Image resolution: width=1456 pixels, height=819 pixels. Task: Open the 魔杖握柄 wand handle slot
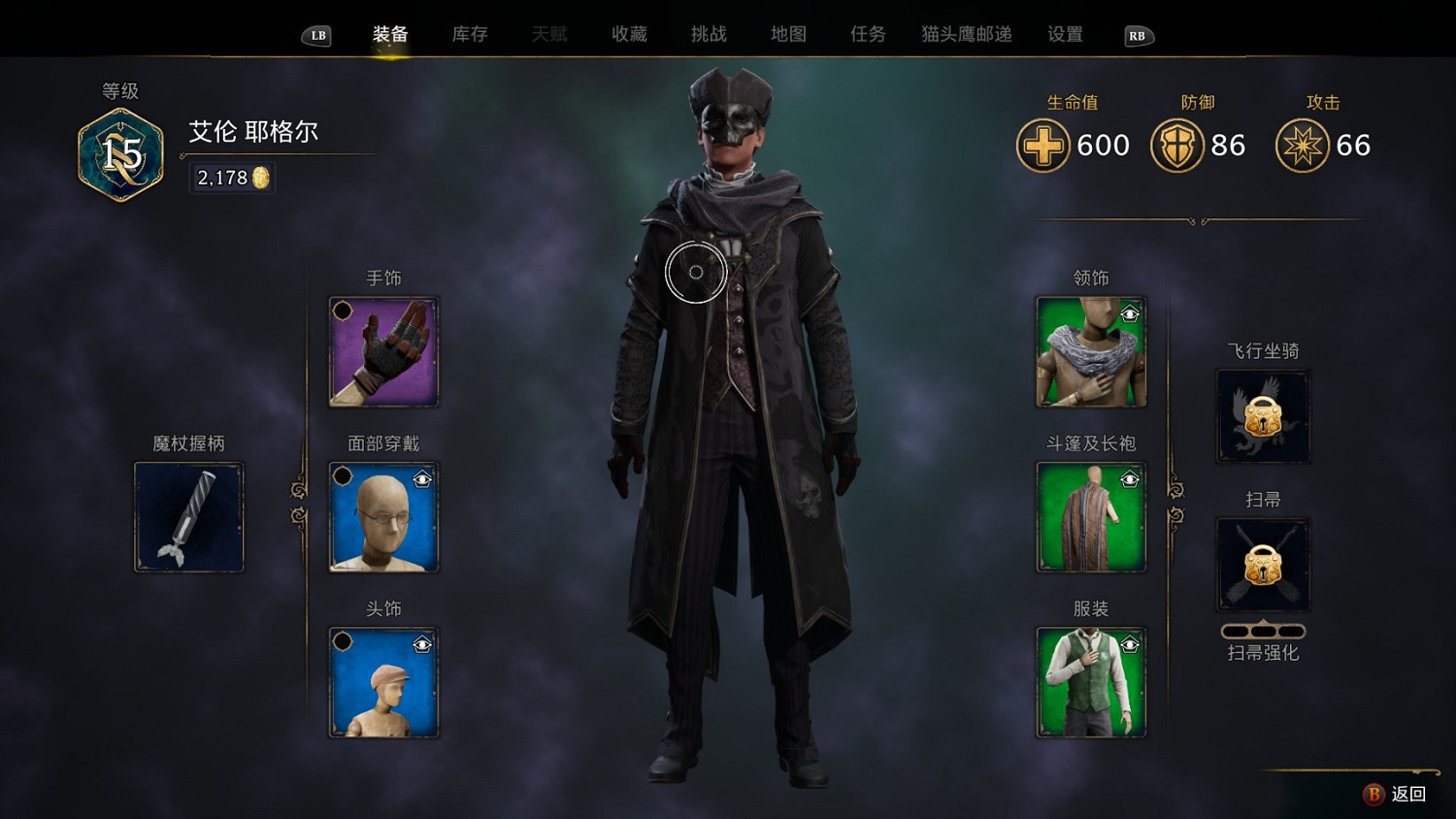pyautogui.click(x=188, y=516)
